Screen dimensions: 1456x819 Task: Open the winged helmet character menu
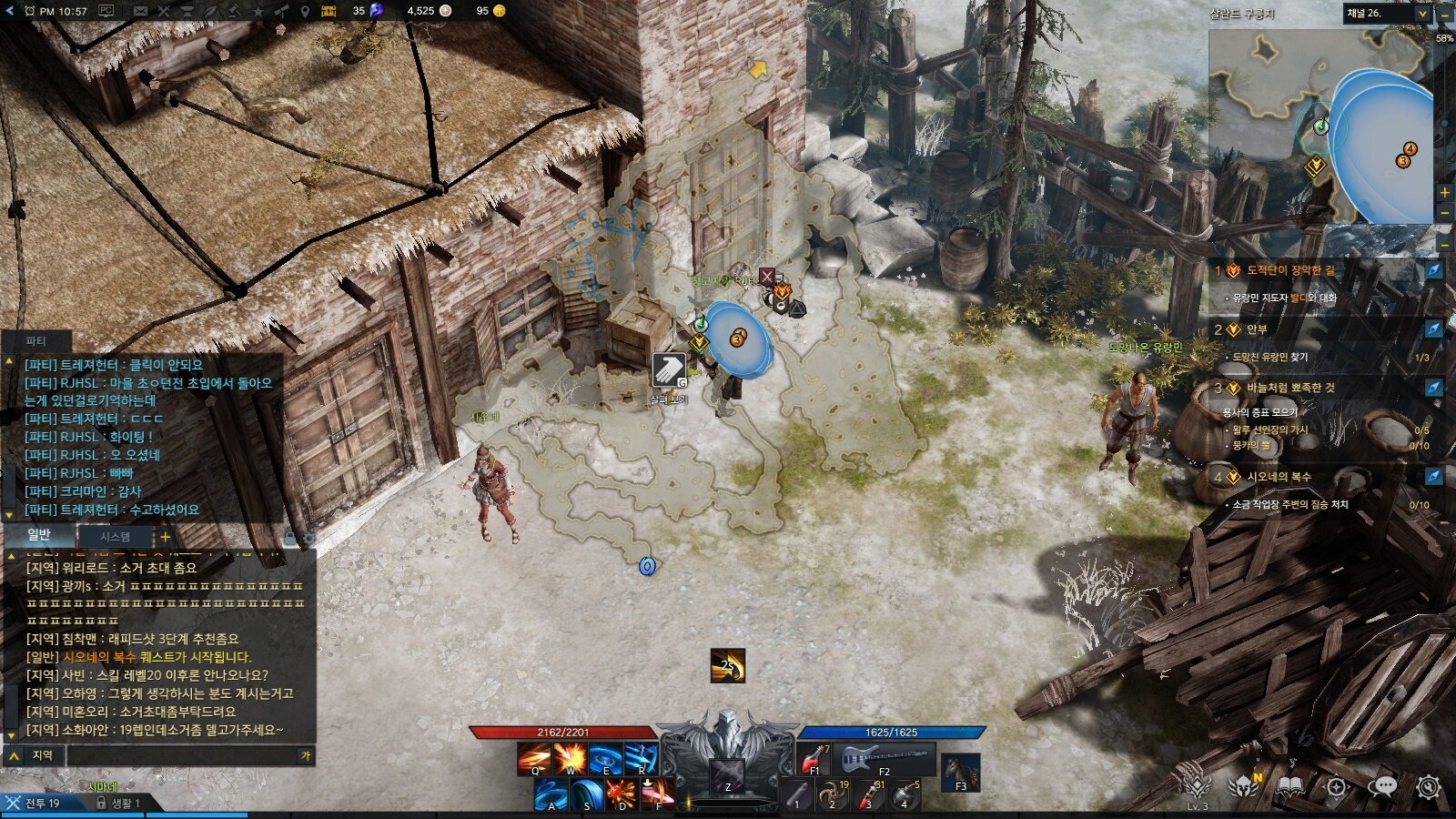point(1243,786)
